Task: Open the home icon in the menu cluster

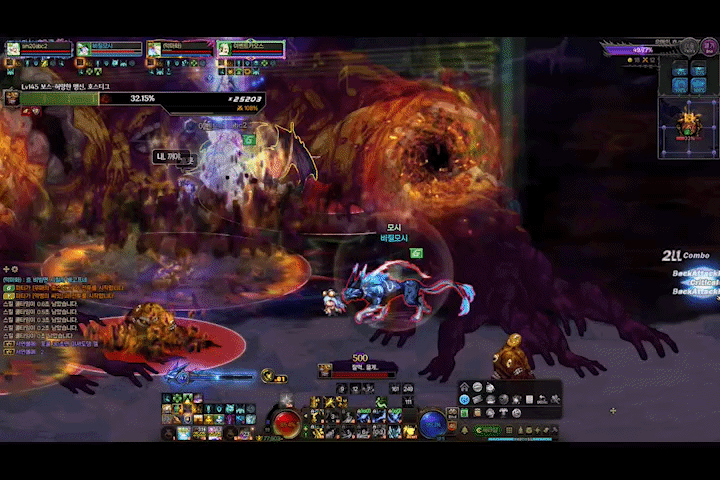Action: point(464,387)
